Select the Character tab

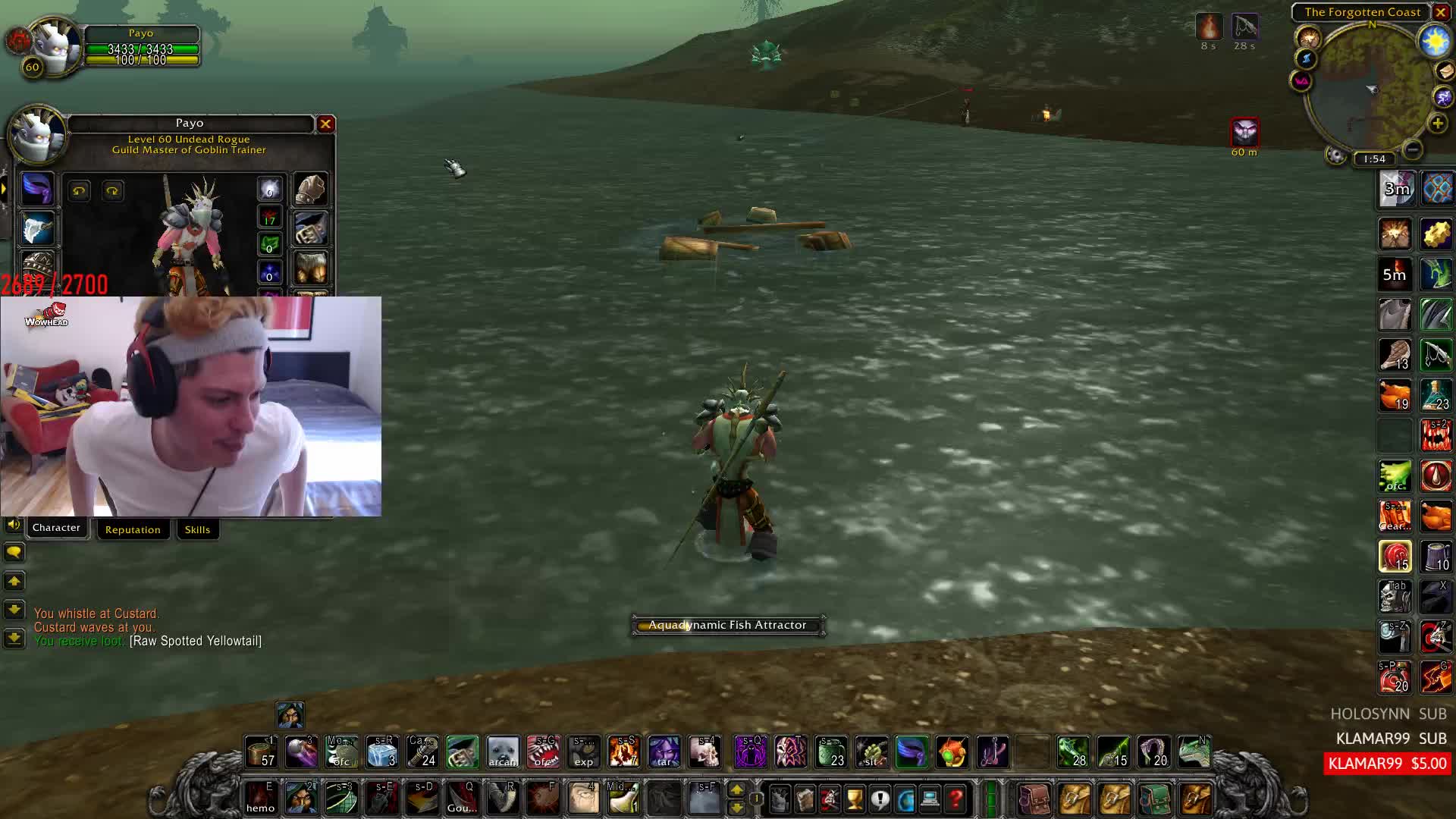pyautogui.click(x=56, y=528)
